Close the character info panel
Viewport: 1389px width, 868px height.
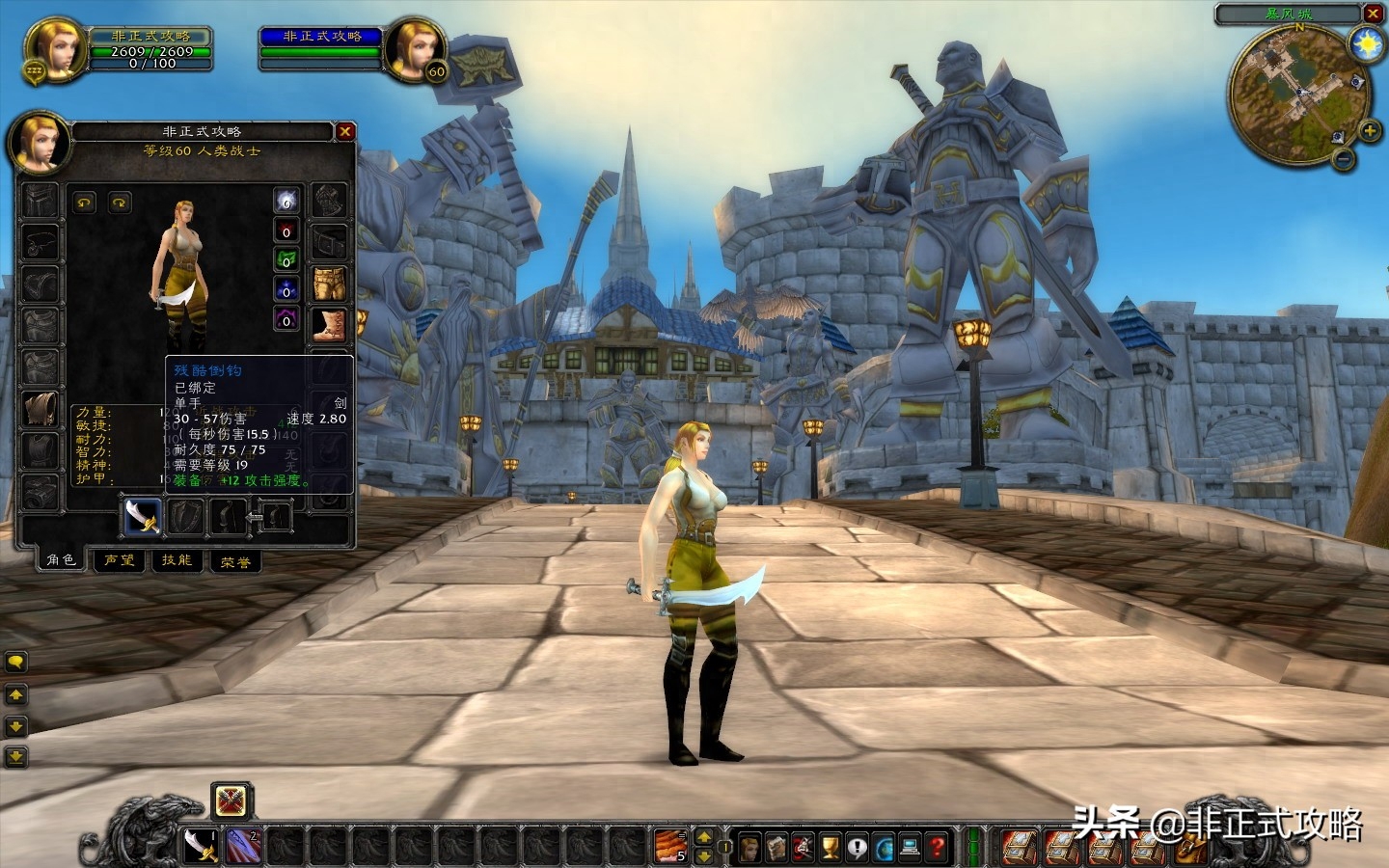pyautogui.click(x=345, y=131)
